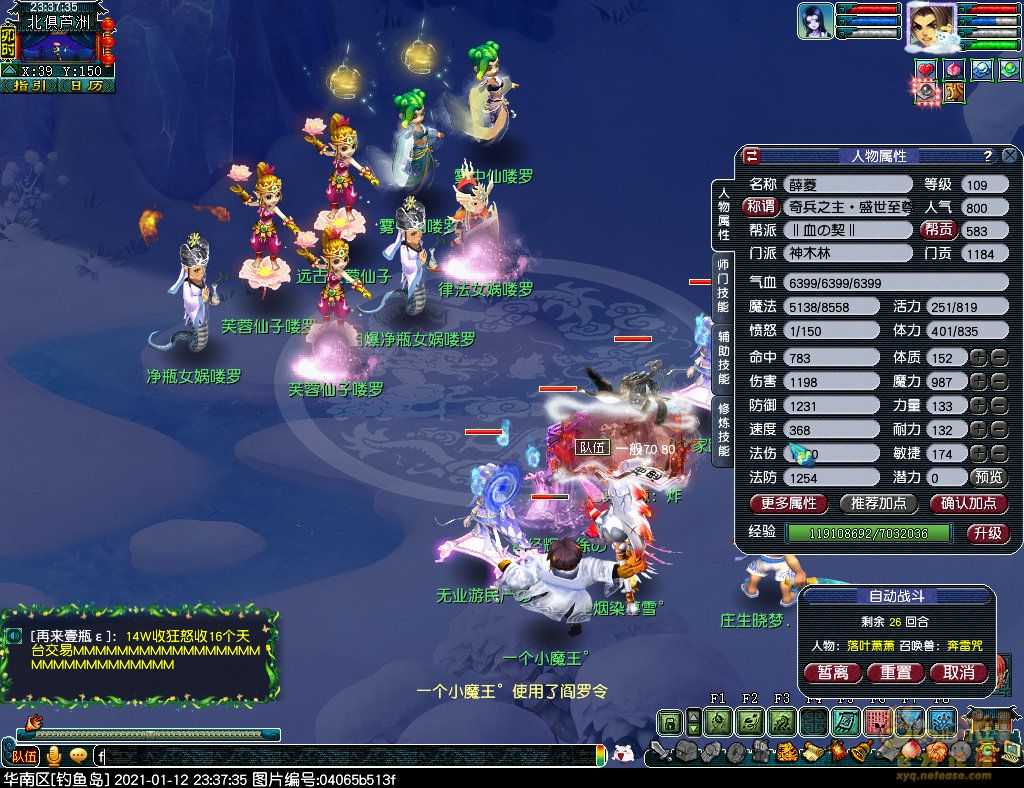Switch to the 辅助技能 support skills tab
The height and width of the screenshot is (788, 1024).
pos(723,357)
